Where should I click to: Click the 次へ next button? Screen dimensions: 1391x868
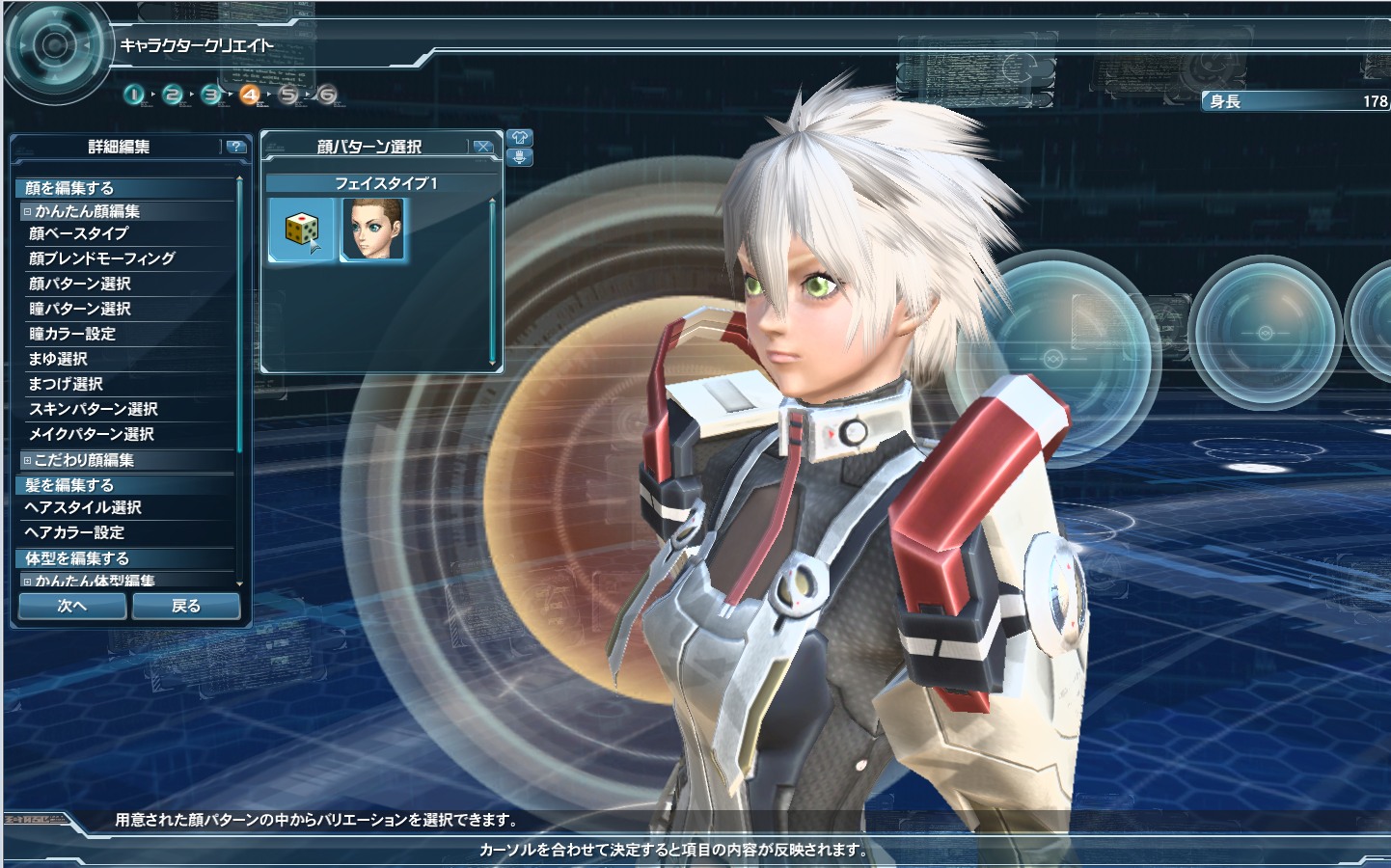click(x=72, y=606)
